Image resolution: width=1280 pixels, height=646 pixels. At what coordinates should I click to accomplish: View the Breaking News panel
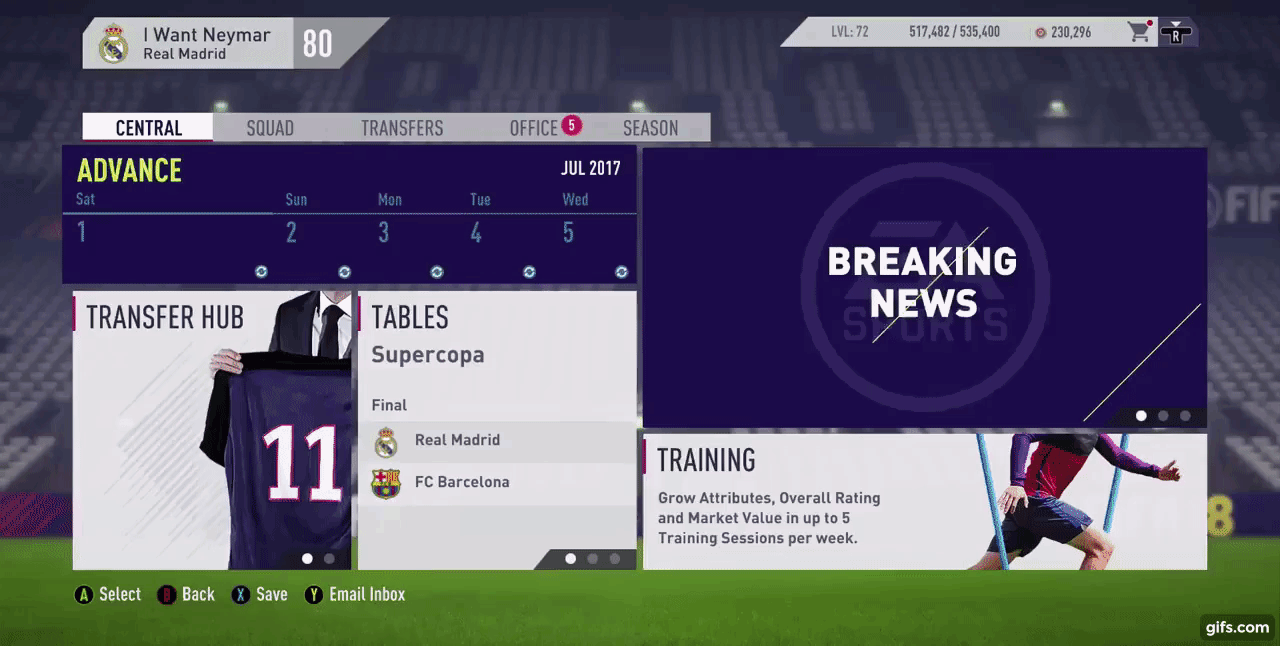point(924,287)
